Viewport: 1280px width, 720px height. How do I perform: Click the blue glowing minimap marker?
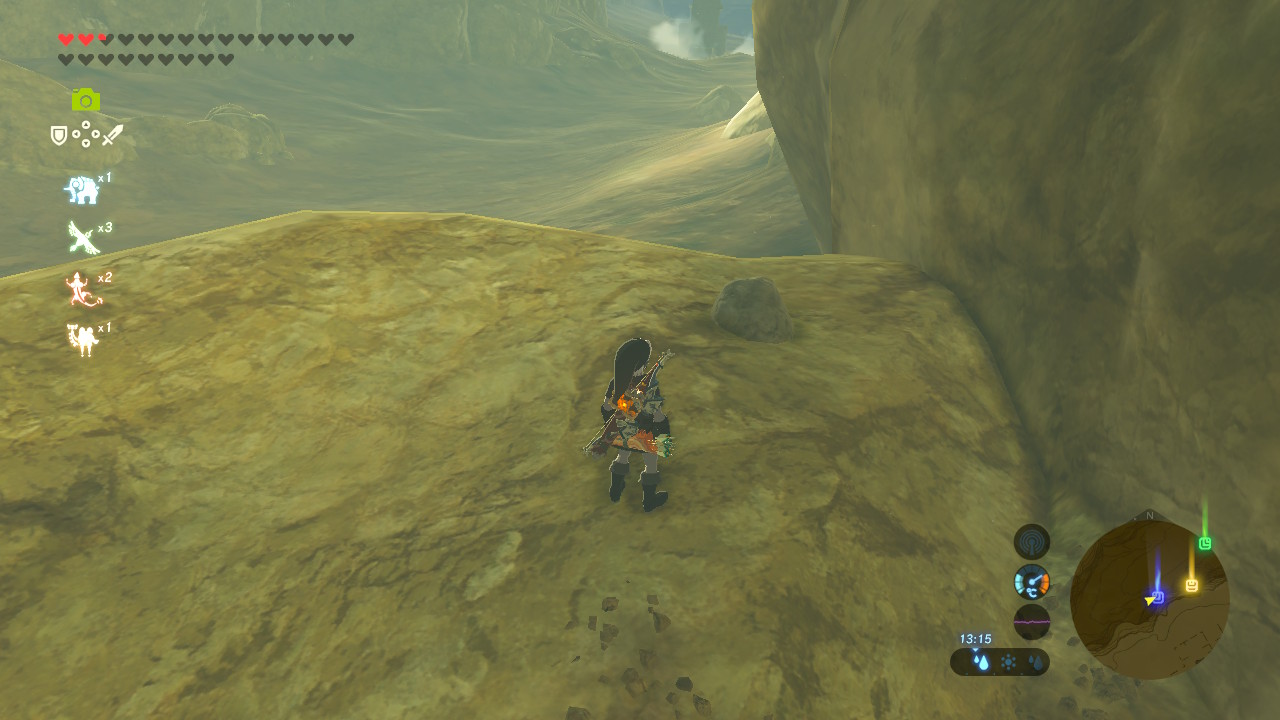point(1158,597)
